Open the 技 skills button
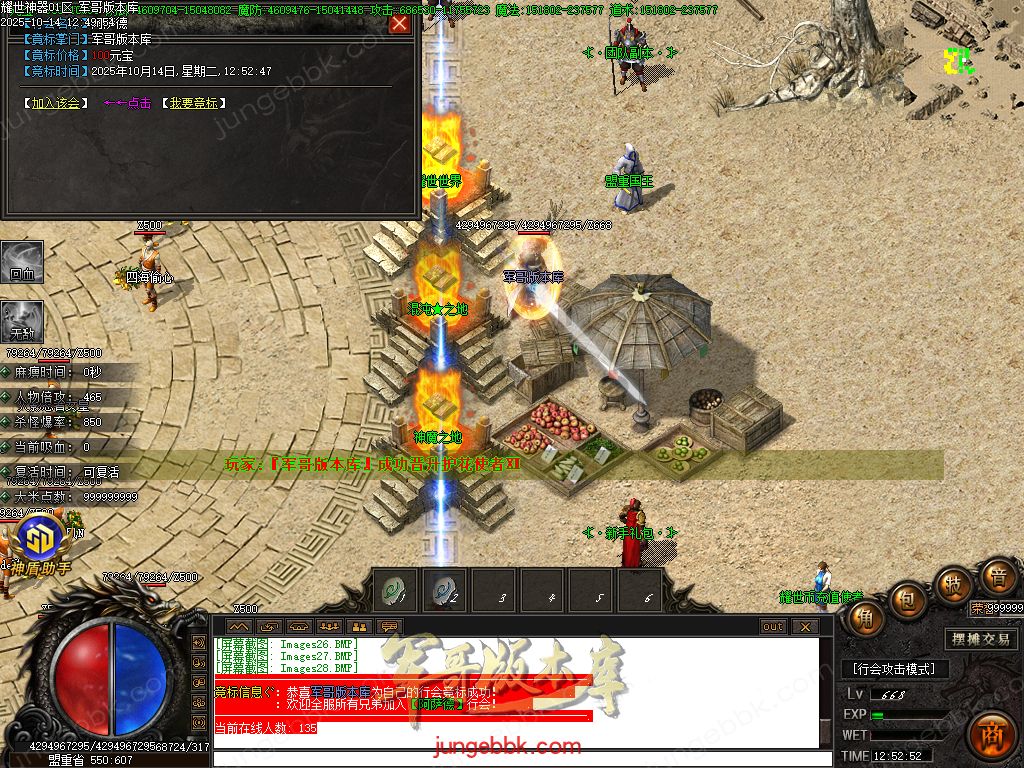The image size is (1024, 768). pyautogui.click(x=953, y=585)
